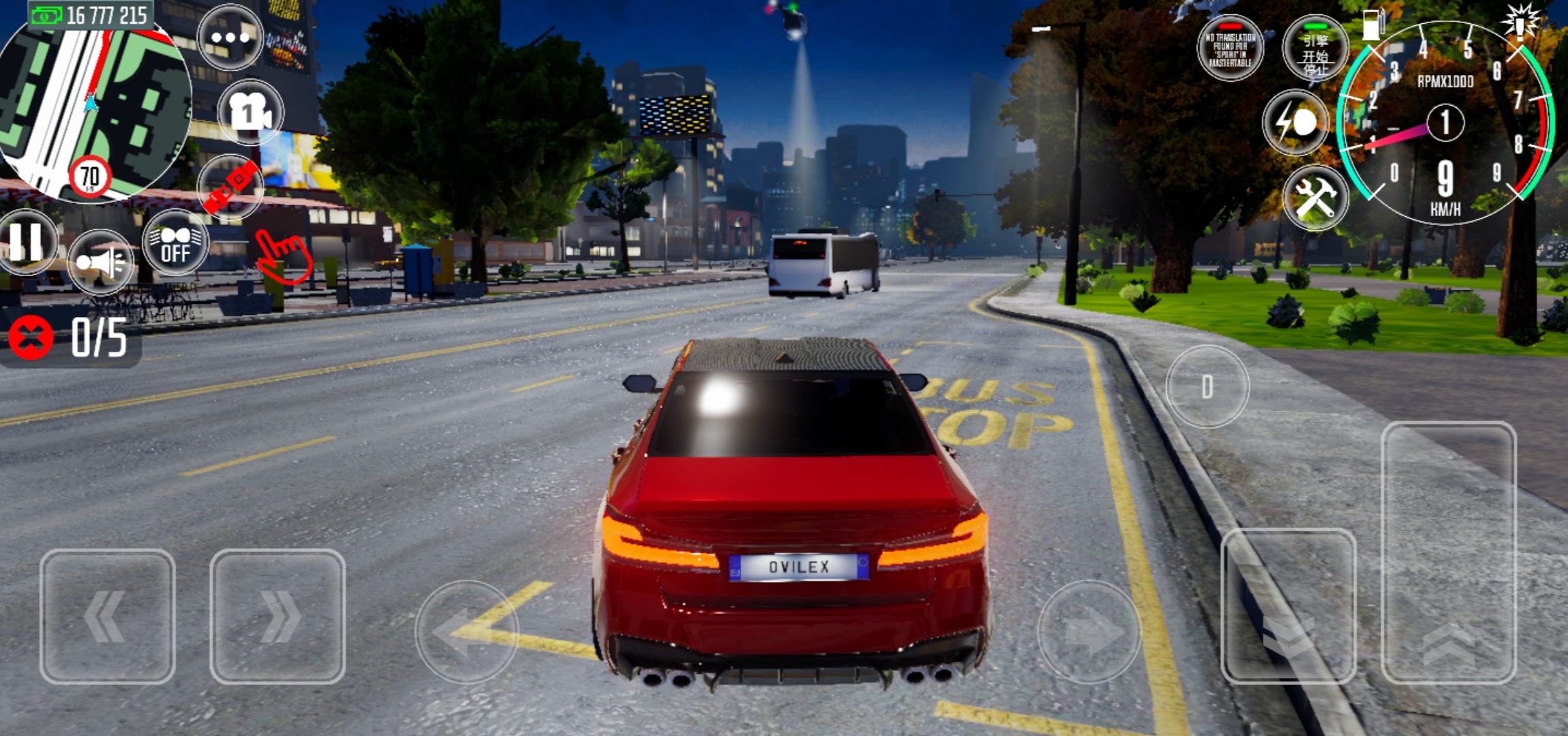The height and width of the screenshot is (736, 1568).
Task: Fasten the red seatbelt icon
Action: [x=232, y=185]
